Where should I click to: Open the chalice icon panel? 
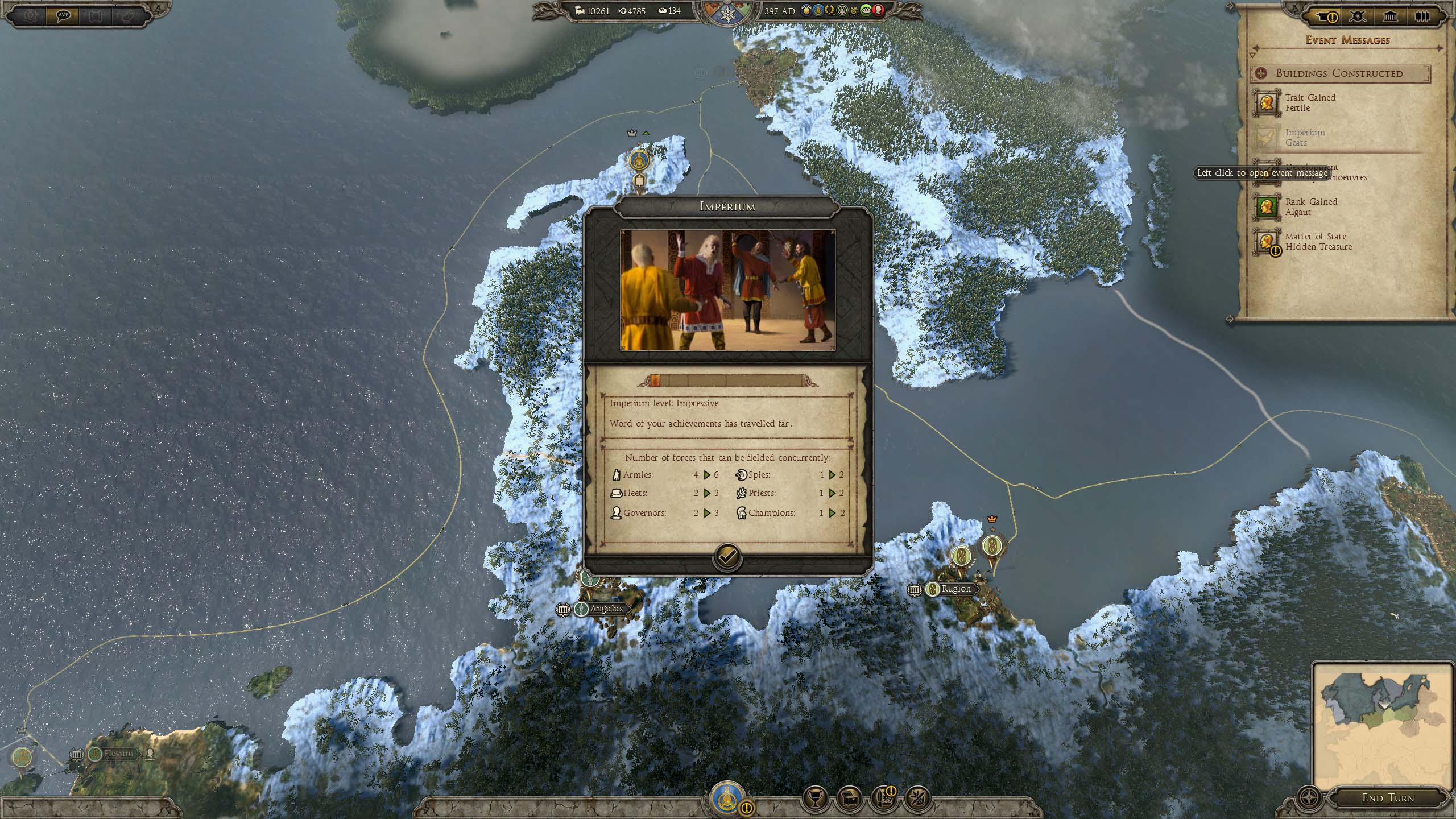click(x=815, y=799)
